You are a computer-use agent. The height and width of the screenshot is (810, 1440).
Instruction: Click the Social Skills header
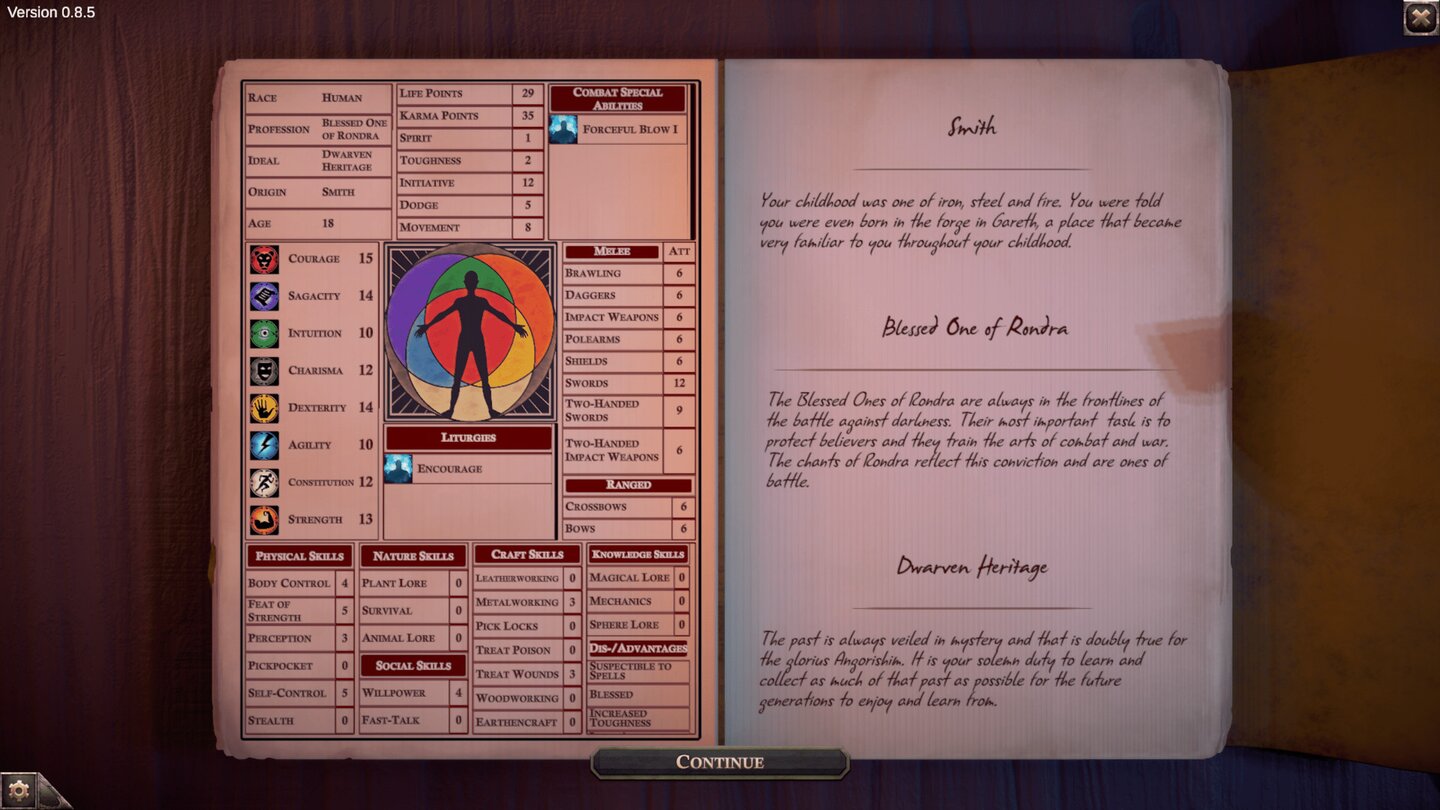(x=411, y=665)
